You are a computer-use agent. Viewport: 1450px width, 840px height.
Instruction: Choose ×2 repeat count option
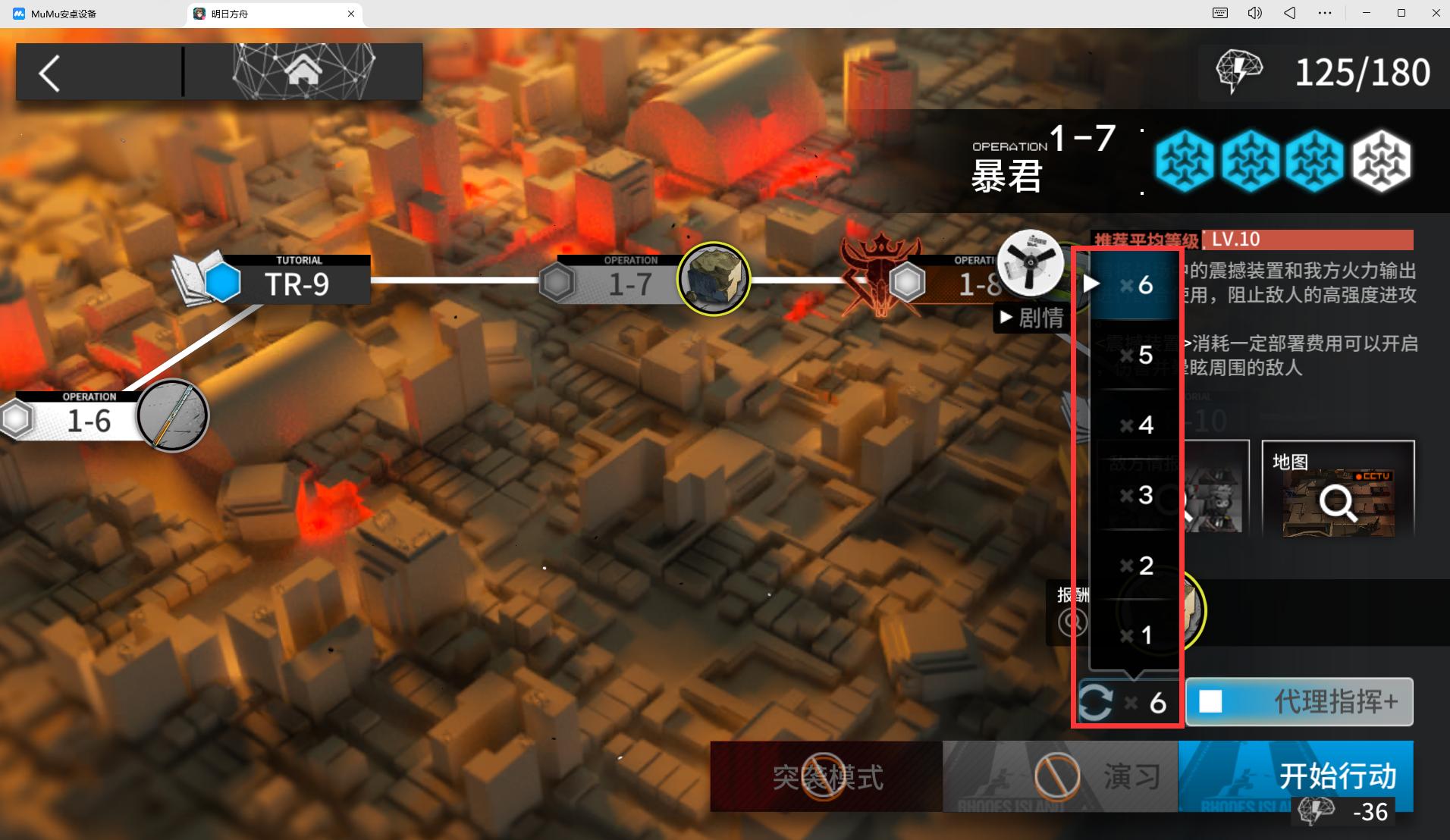(x=1136, y=566)
